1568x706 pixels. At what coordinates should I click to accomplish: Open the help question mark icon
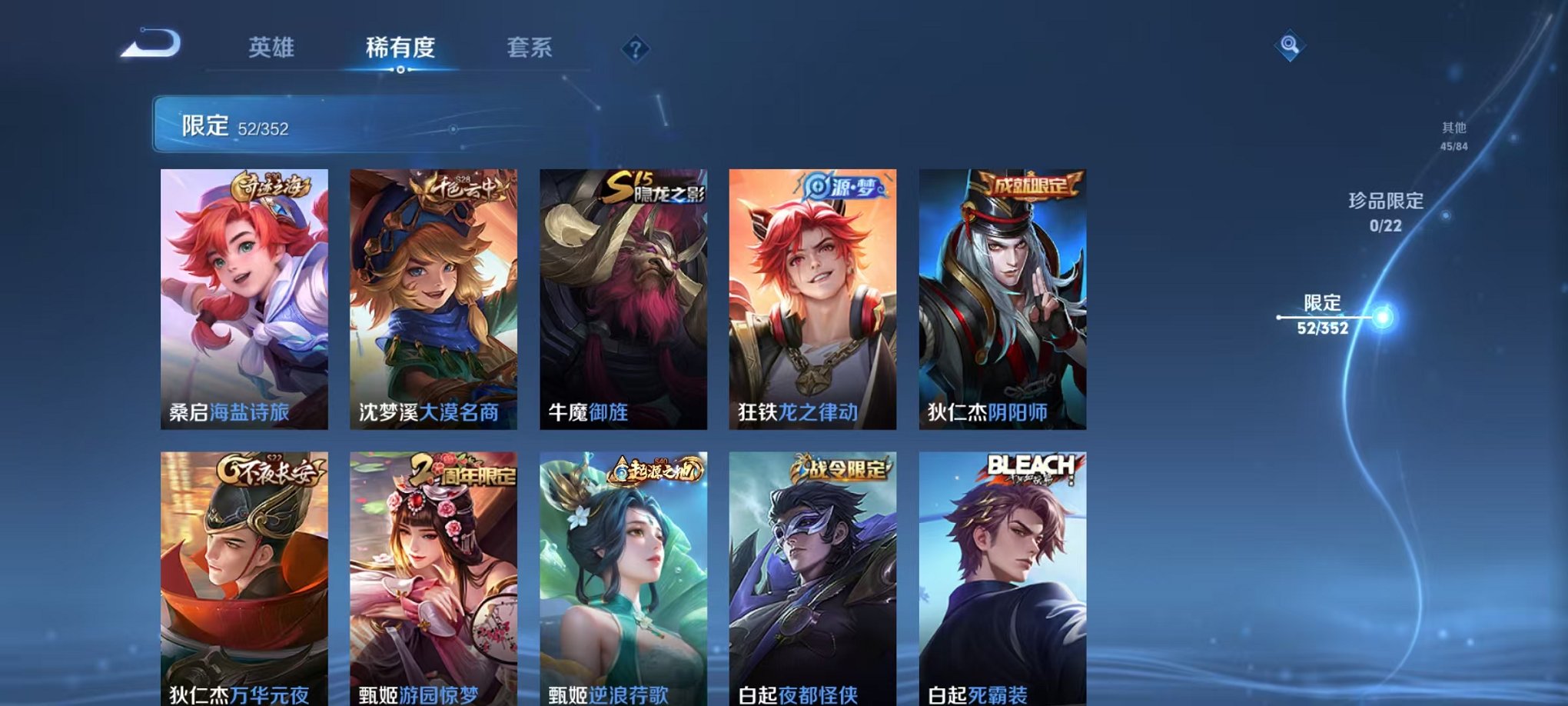pos(633,50)
